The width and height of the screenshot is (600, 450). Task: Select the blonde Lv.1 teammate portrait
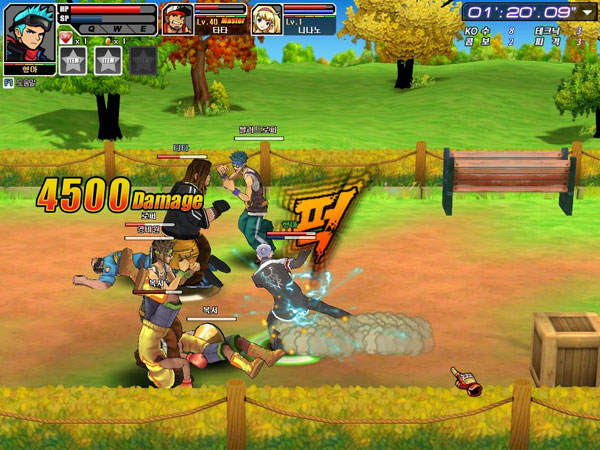click(x=265, y=18)
